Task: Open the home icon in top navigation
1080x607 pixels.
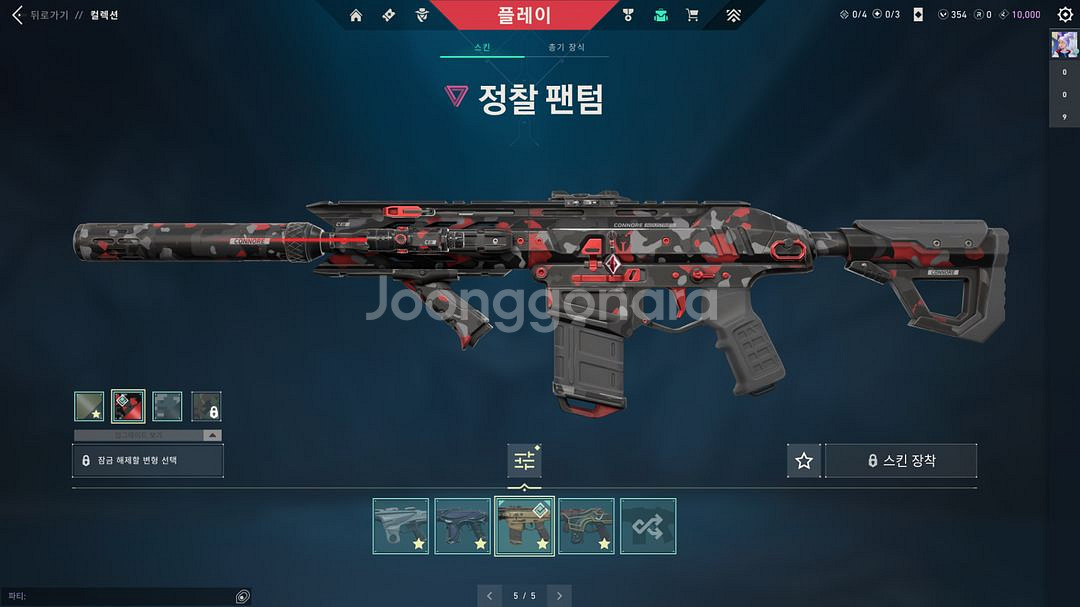Action: [356, 15]
